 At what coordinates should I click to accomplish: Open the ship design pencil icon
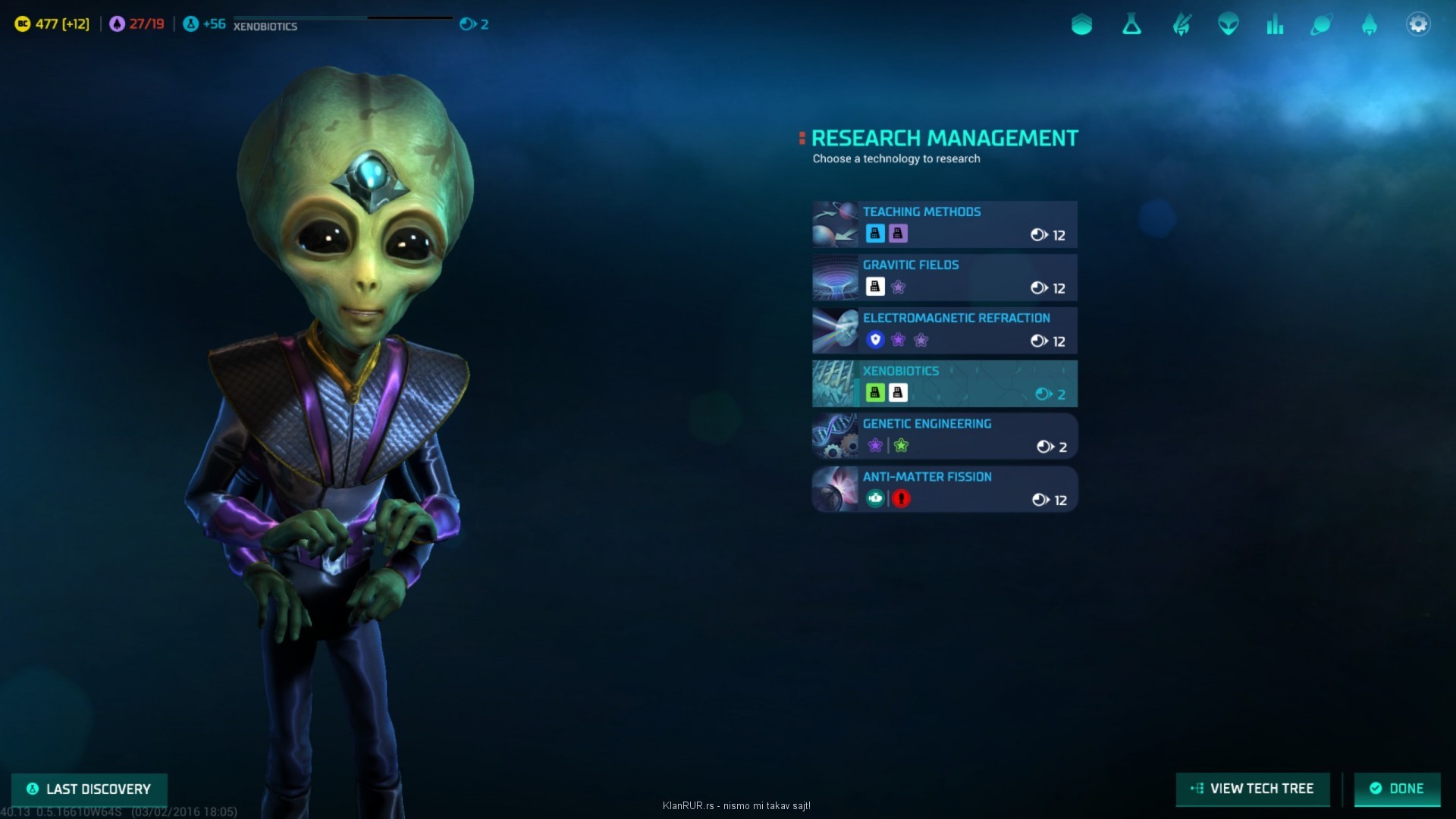click(x=1181, y=25)
